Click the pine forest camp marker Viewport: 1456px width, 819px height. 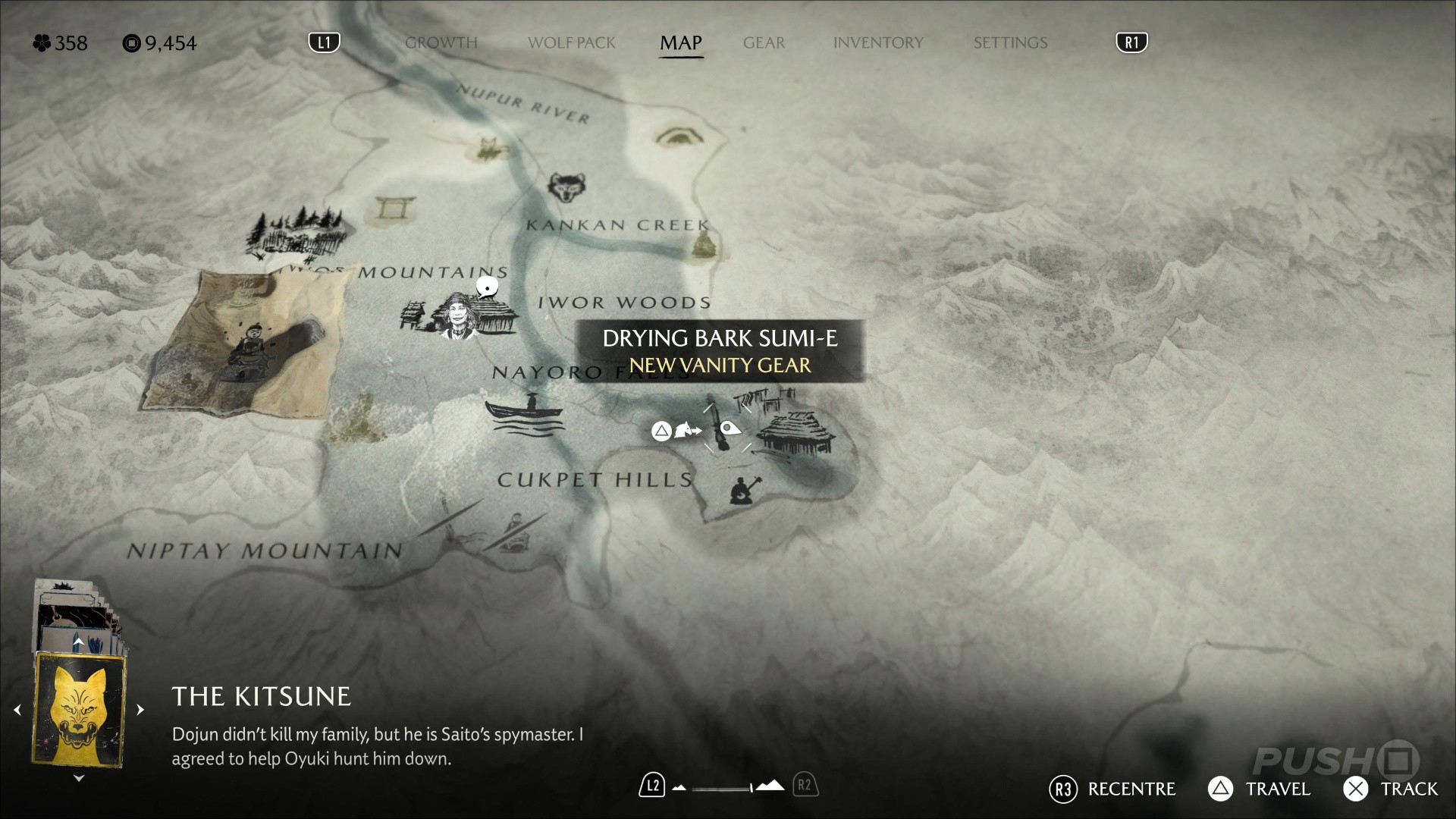coord(298,231)
